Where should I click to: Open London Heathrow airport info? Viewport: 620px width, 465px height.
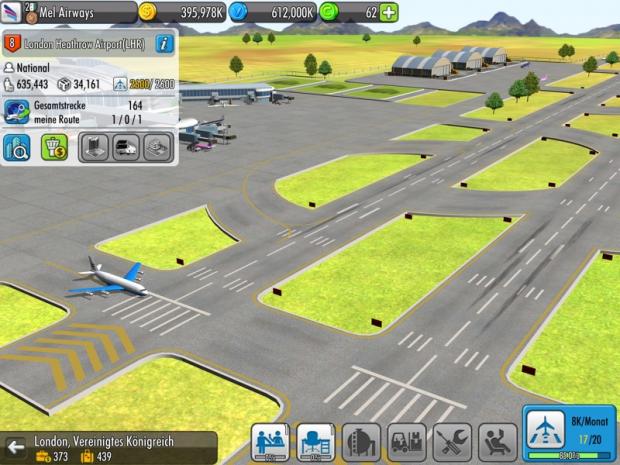point(165,43)
